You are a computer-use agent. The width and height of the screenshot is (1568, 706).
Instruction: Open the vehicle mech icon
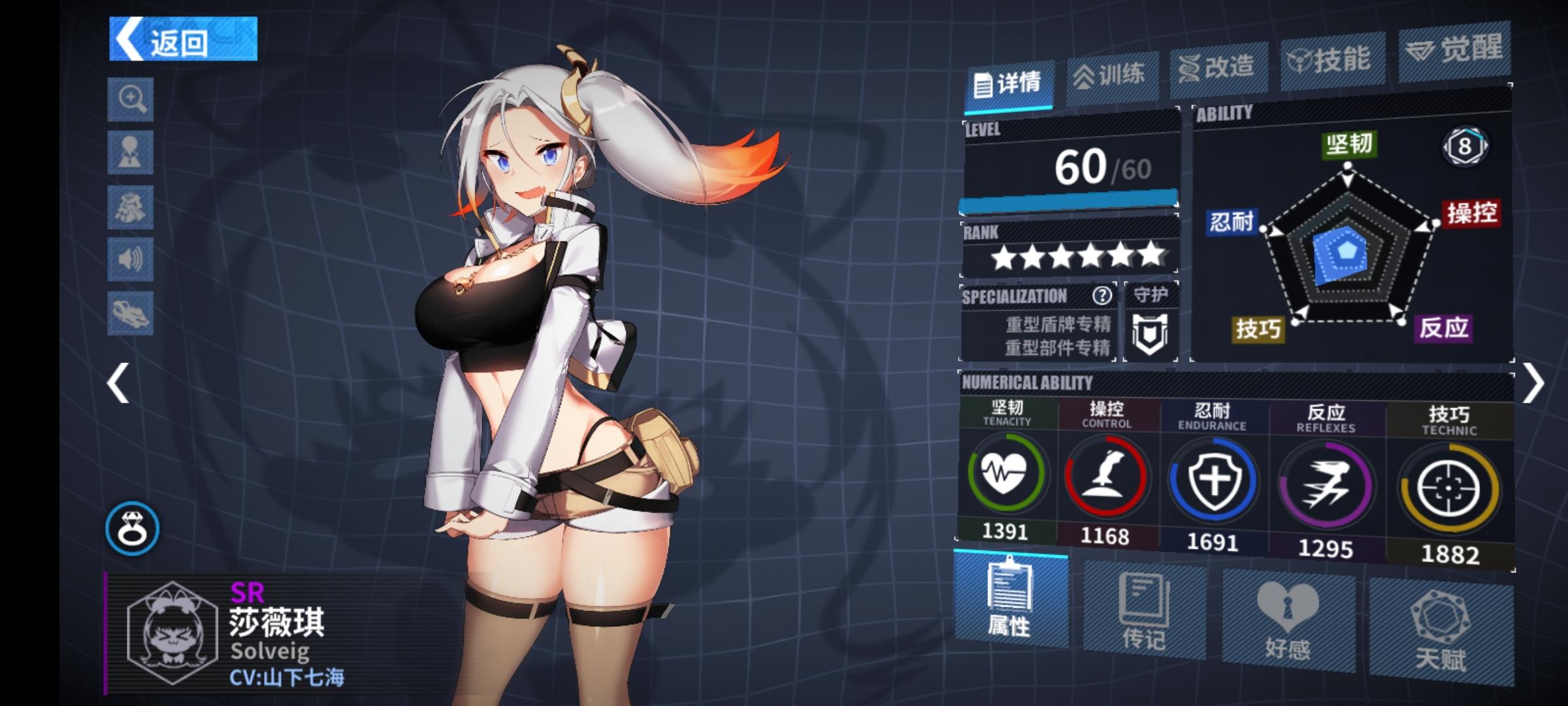coord(131,313)
